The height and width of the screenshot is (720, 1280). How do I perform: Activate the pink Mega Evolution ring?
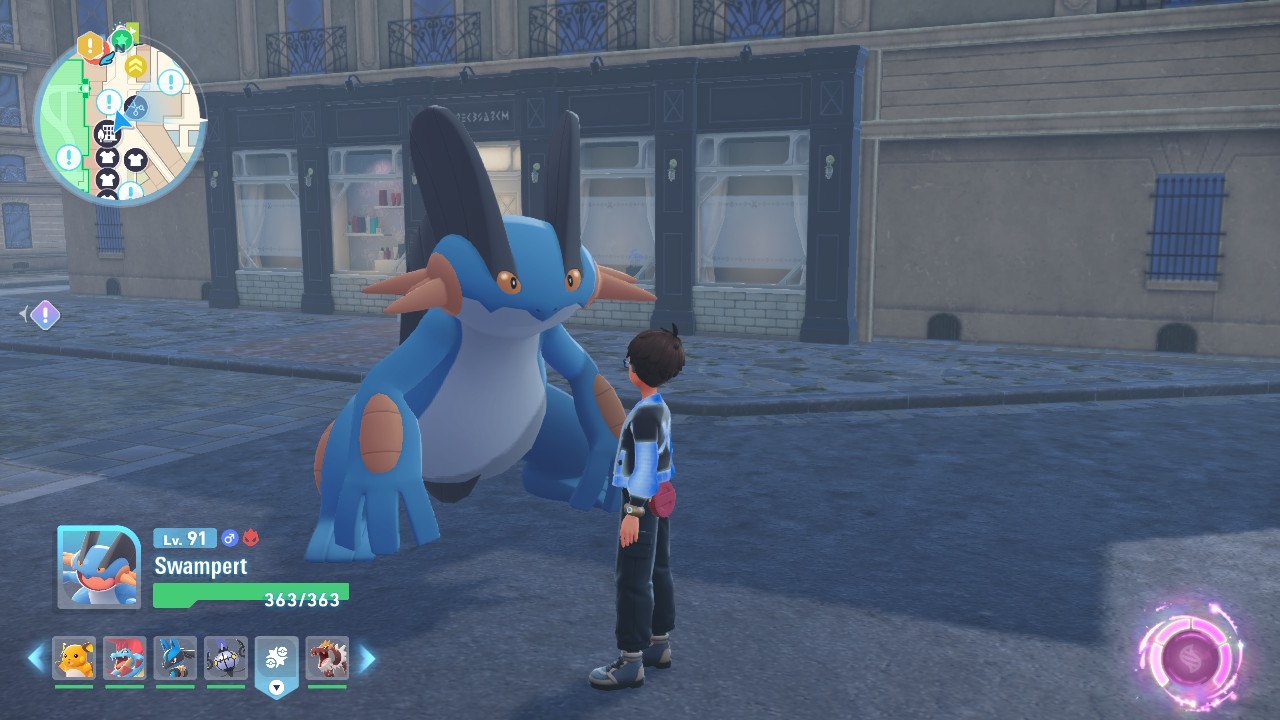point(1189,656)
